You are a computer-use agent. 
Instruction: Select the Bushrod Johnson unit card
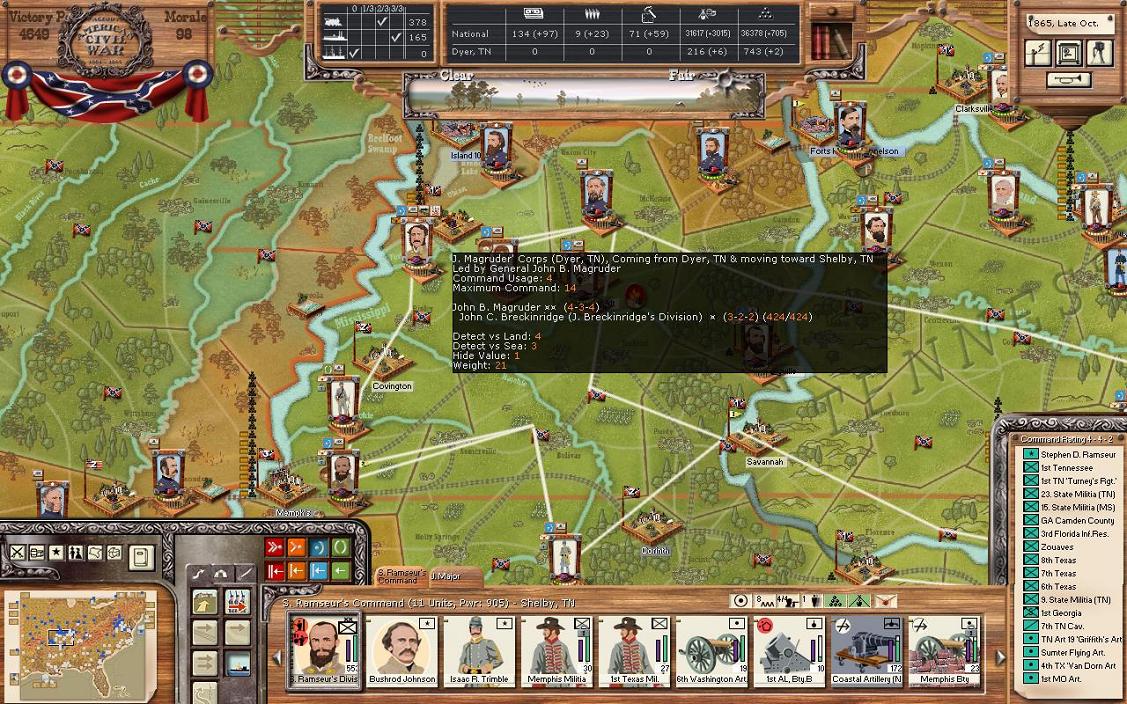[x=402, y=650]
